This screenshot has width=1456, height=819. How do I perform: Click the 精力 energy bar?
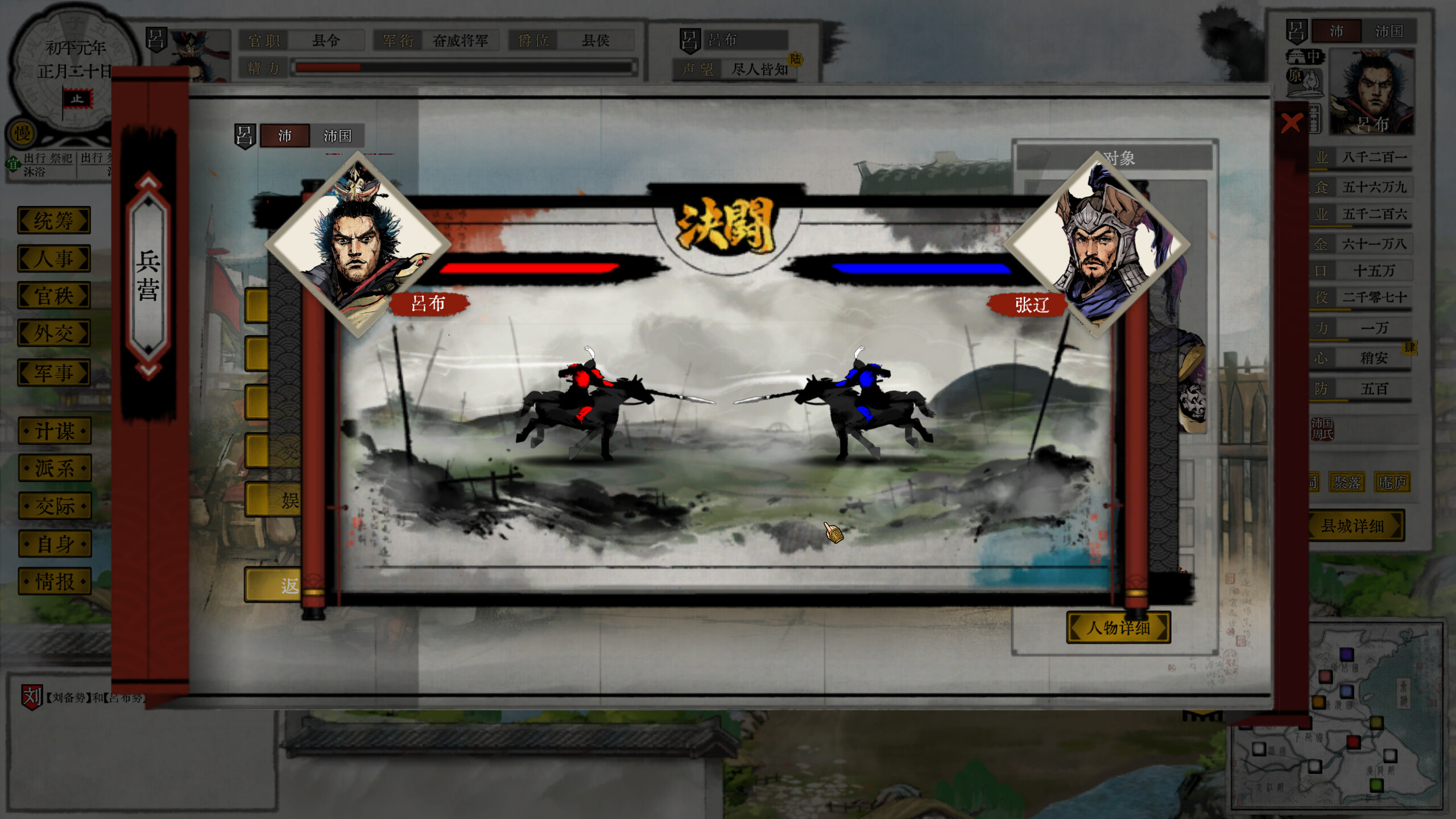(461, 67)
